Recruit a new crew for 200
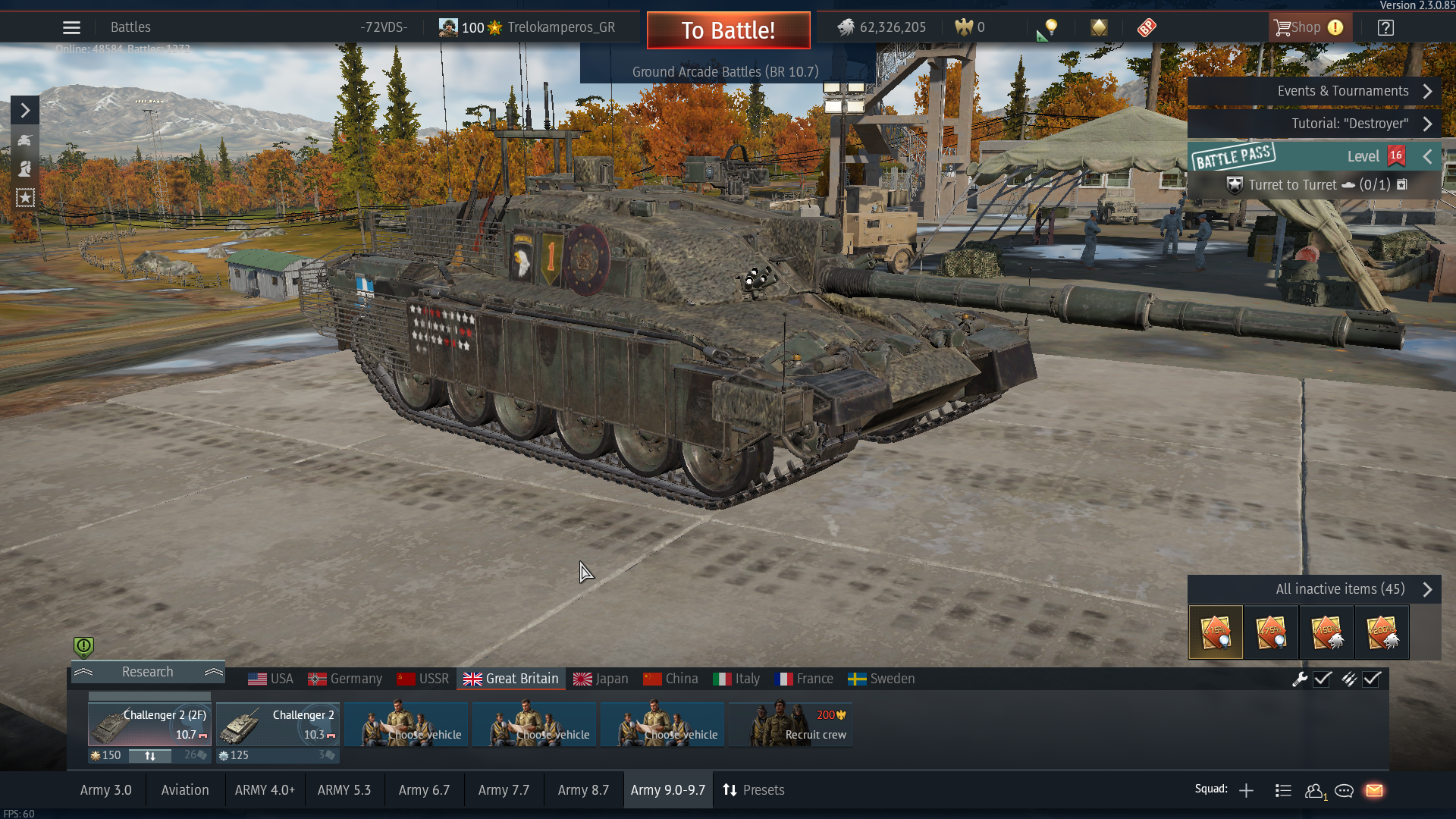 (x=790, y=724)
